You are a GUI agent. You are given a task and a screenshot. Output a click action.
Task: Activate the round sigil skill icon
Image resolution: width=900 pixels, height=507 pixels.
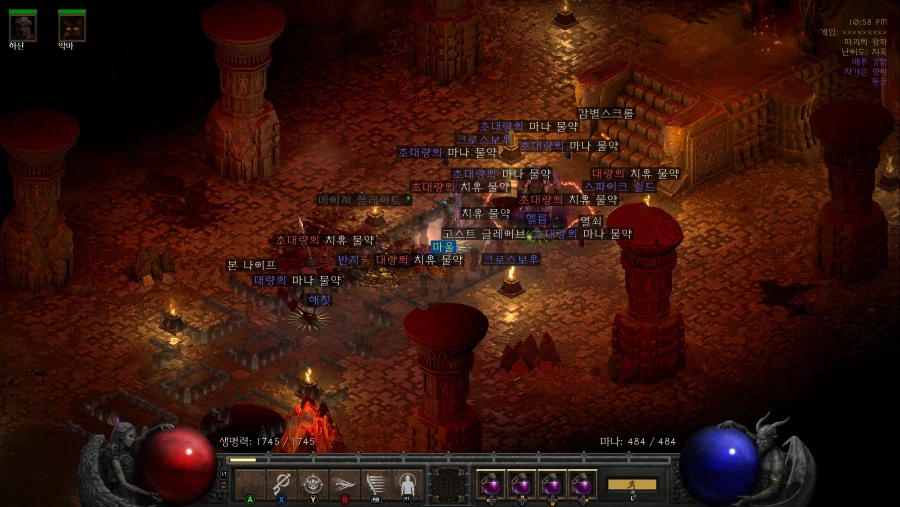[x=313, y=485]
